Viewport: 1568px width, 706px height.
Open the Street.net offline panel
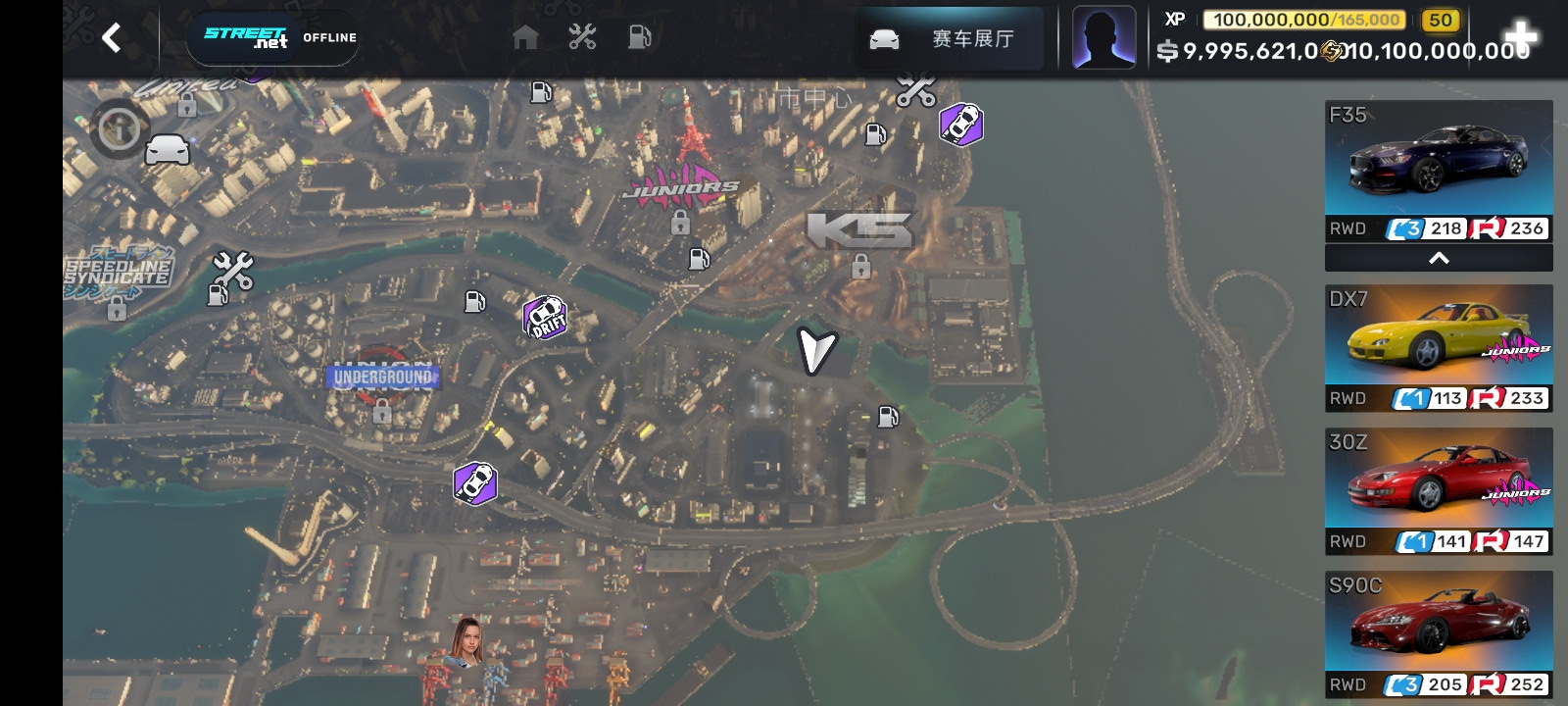(x=273, y=38)
